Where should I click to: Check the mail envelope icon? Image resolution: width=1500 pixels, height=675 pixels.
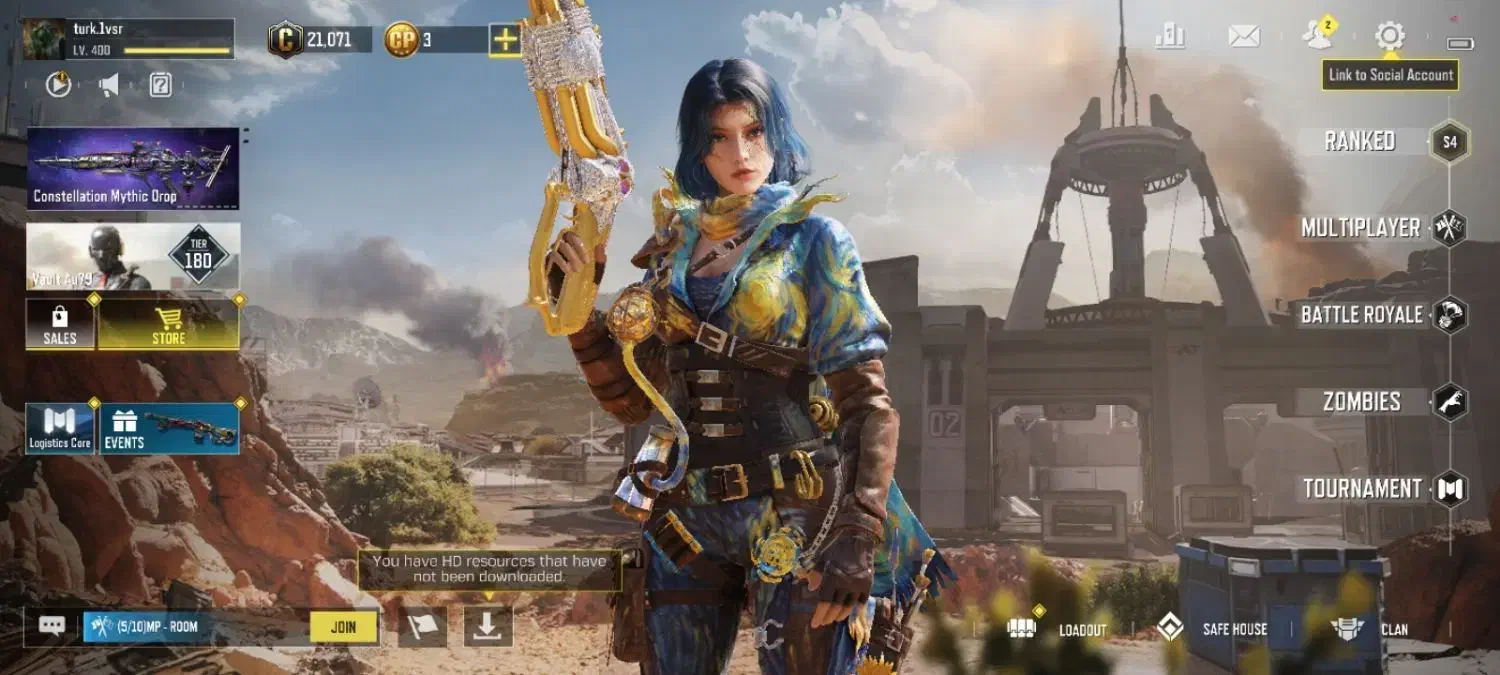point(1243,37)
